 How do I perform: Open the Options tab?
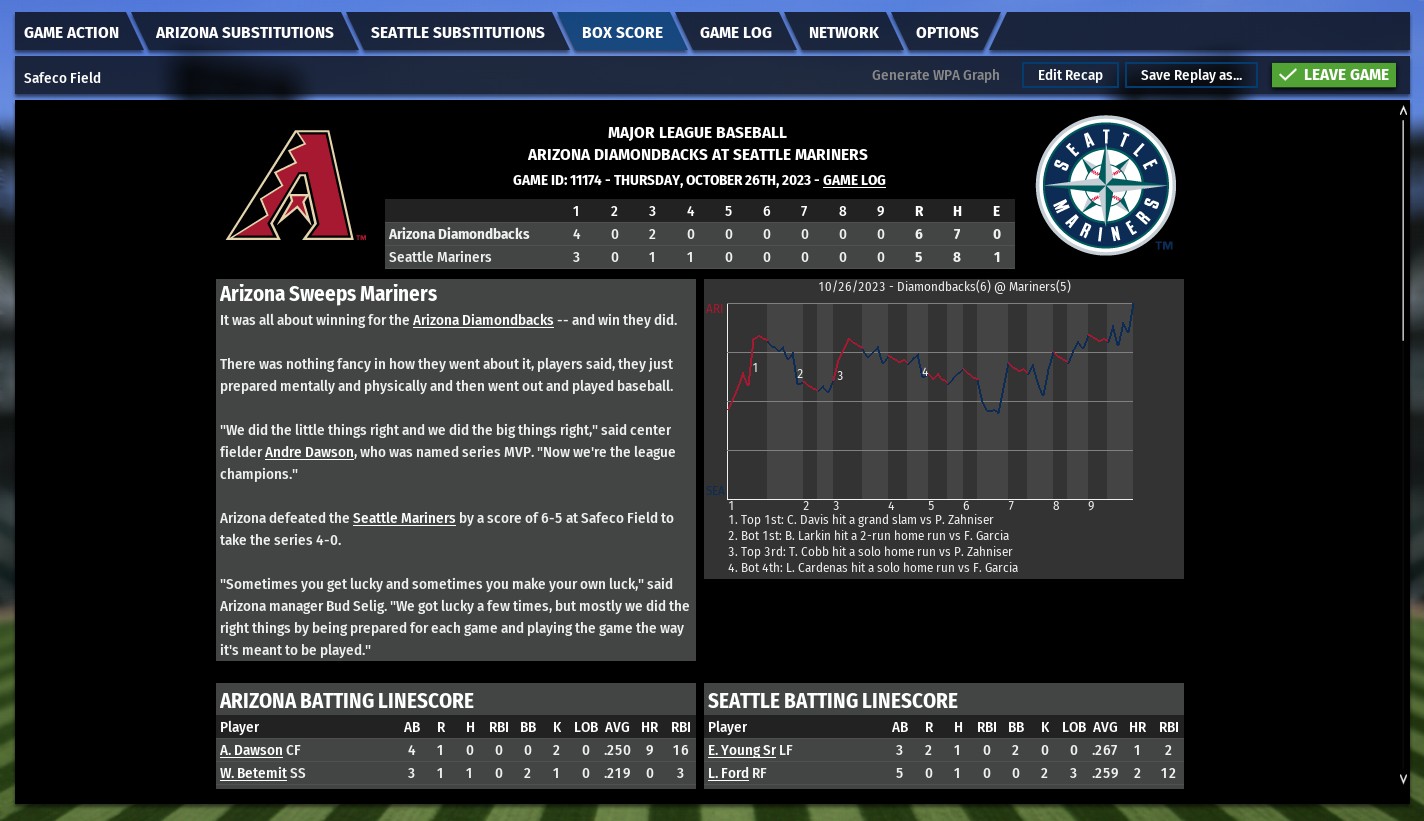click(946, 32)
